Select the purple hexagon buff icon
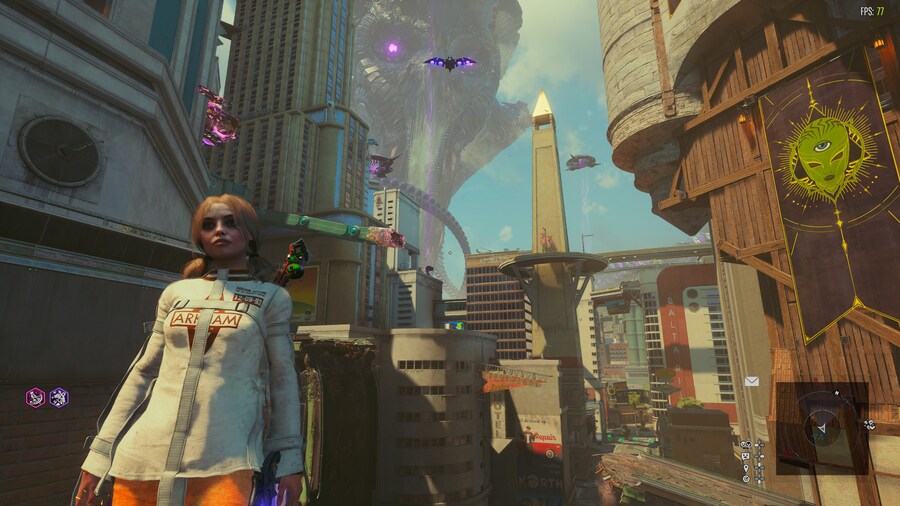 tap(59, 397)
